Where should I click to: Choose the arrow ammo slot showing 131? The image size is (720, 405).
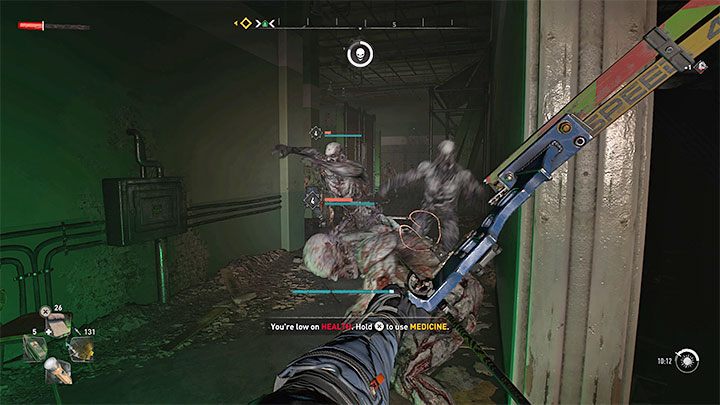click(80, 348)
